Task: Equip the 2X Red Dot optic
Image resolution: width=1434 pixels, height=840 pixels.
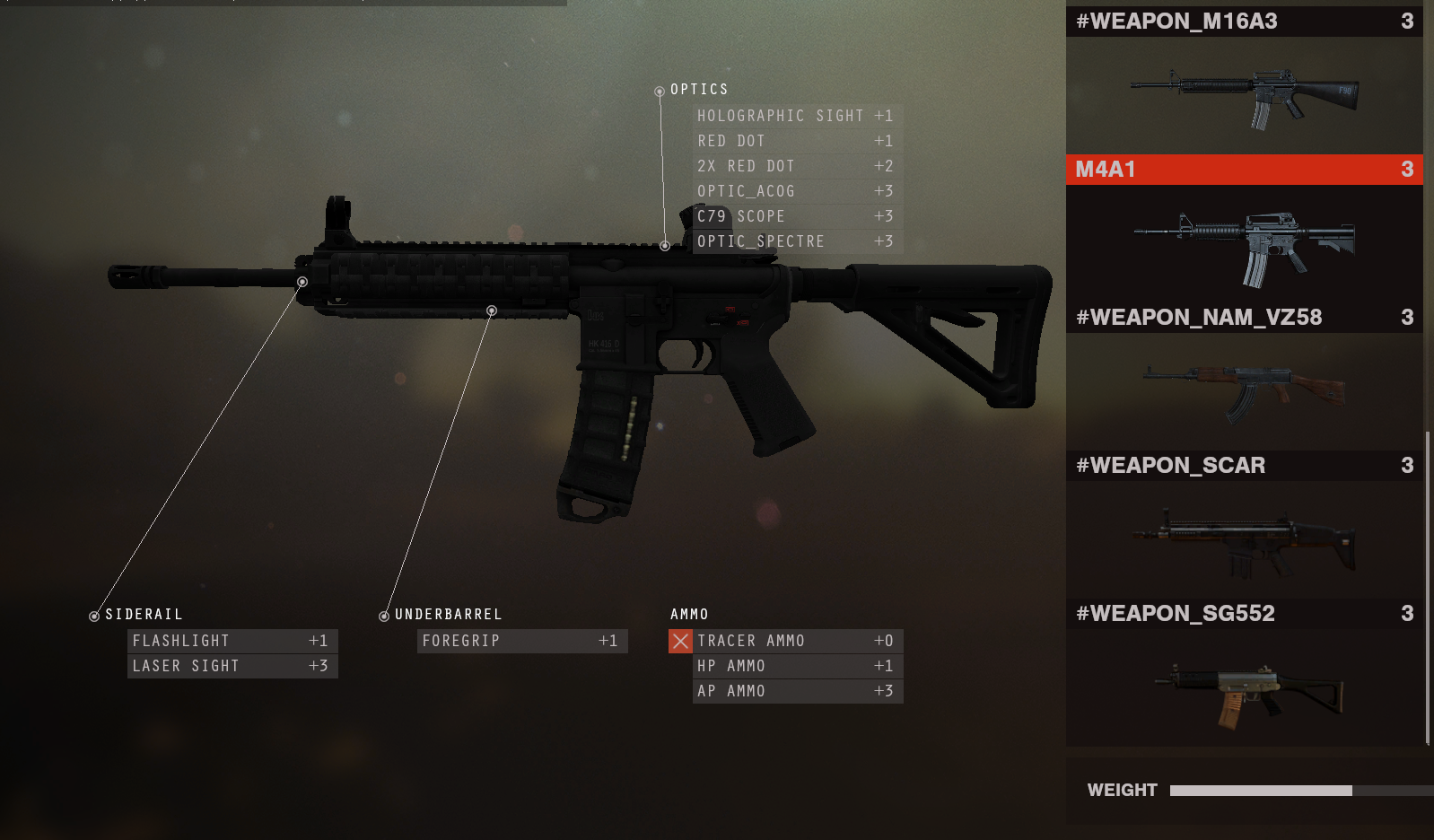Action: (795, 166)
